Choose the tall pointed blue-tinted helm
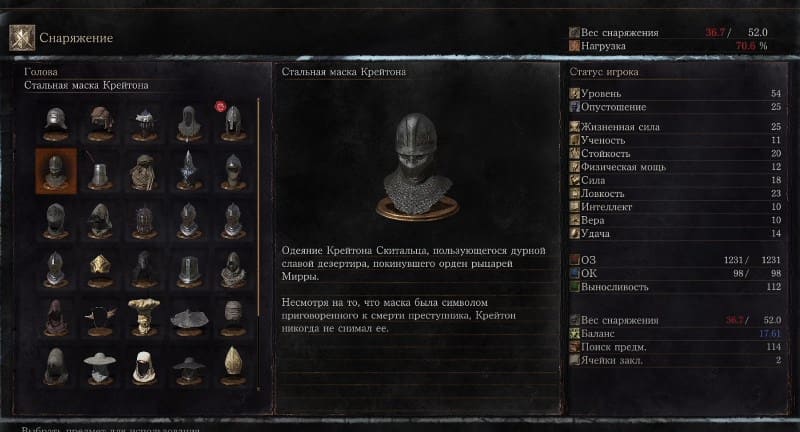Viewport: 800px width, 432px height. coord(188,170)
